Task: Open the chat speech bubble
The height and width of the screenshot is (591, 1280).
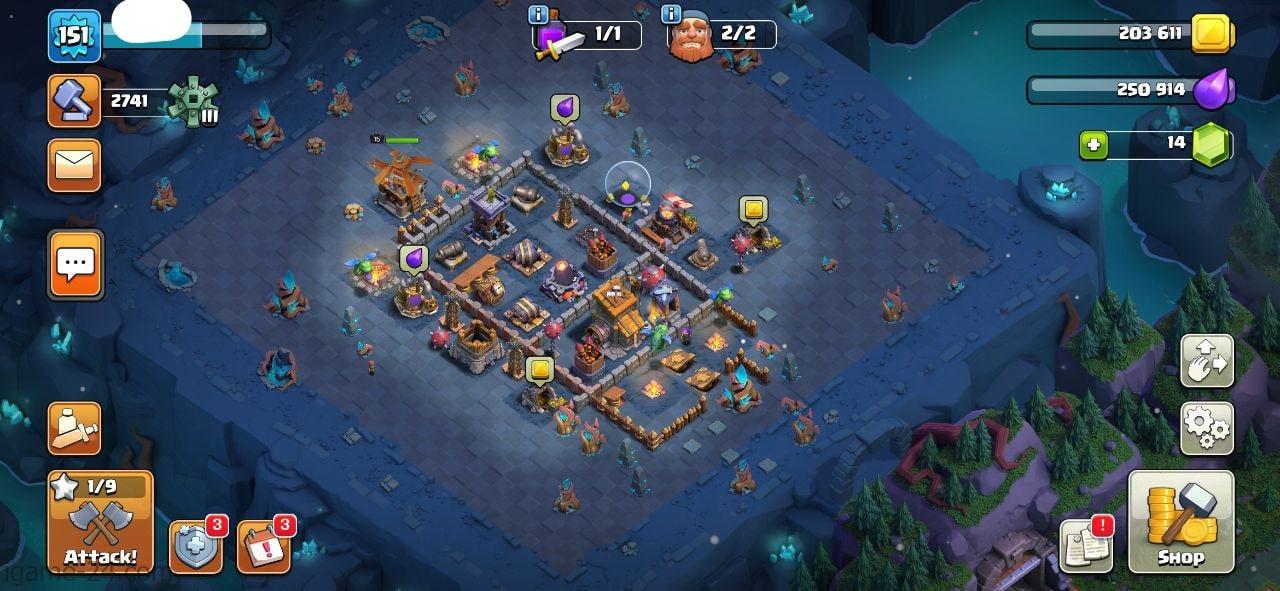Action: pos(75,264)
